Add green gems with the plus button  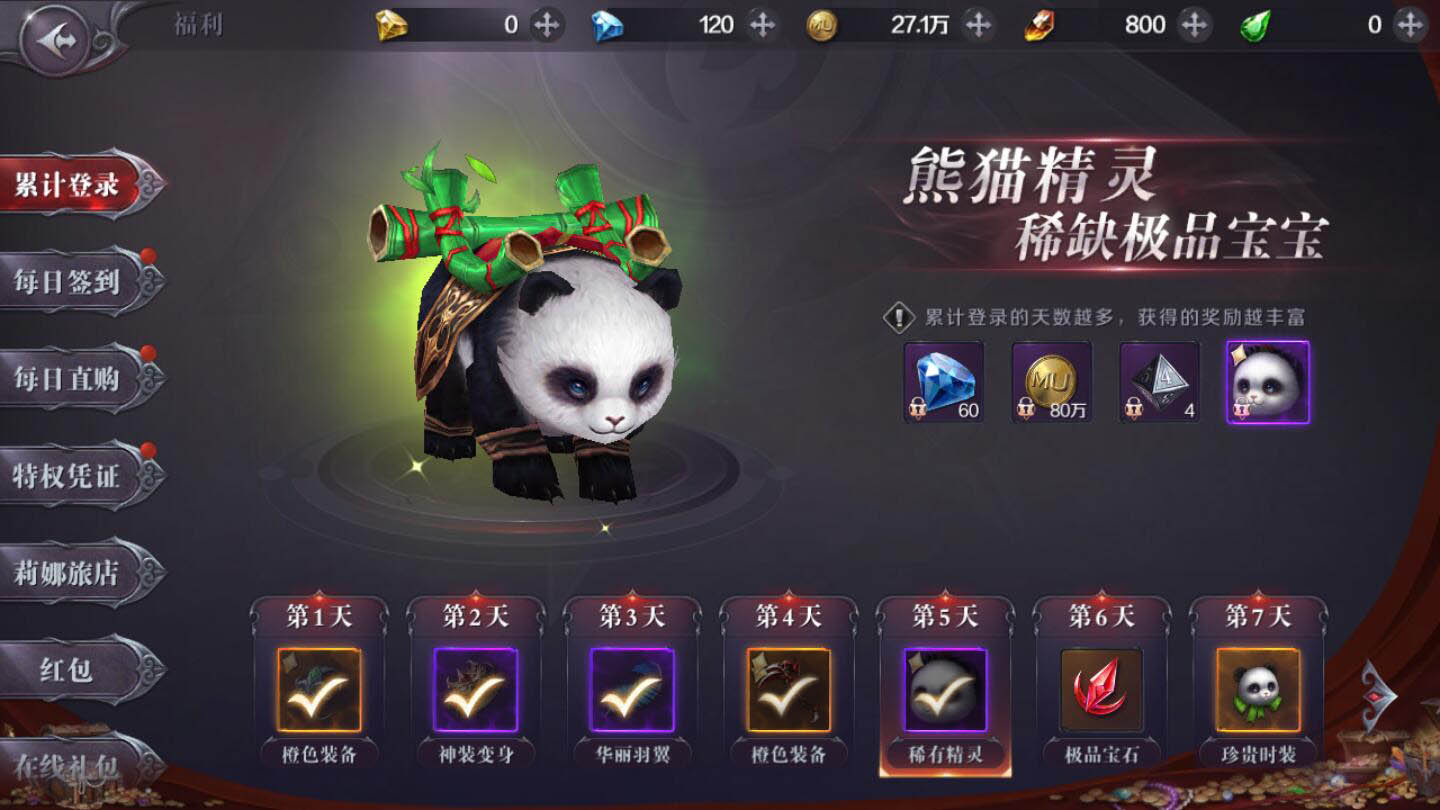(1410, 24)
